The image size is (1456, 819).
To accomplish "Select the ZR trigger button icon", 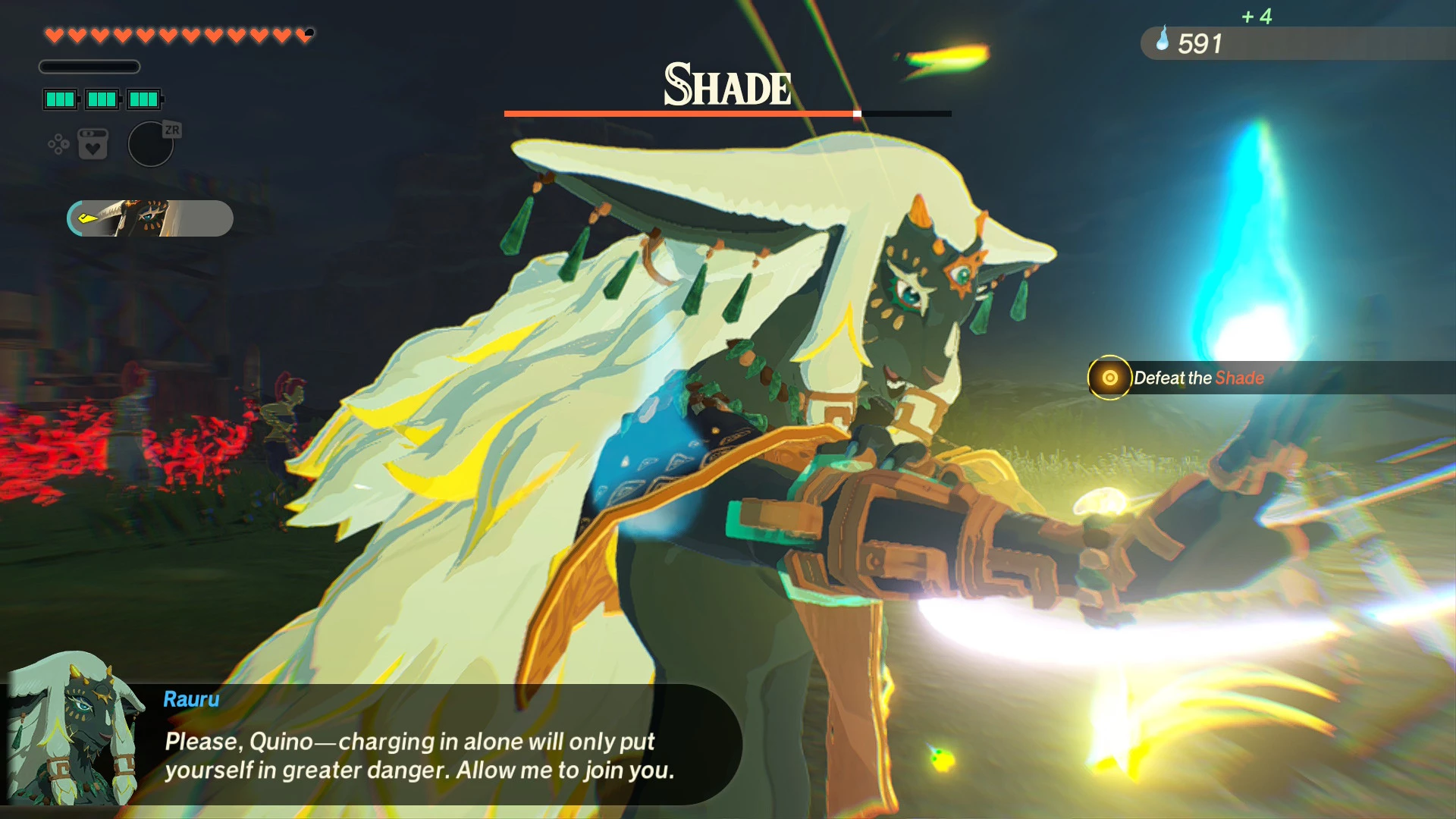I will (x=171, y=129).
